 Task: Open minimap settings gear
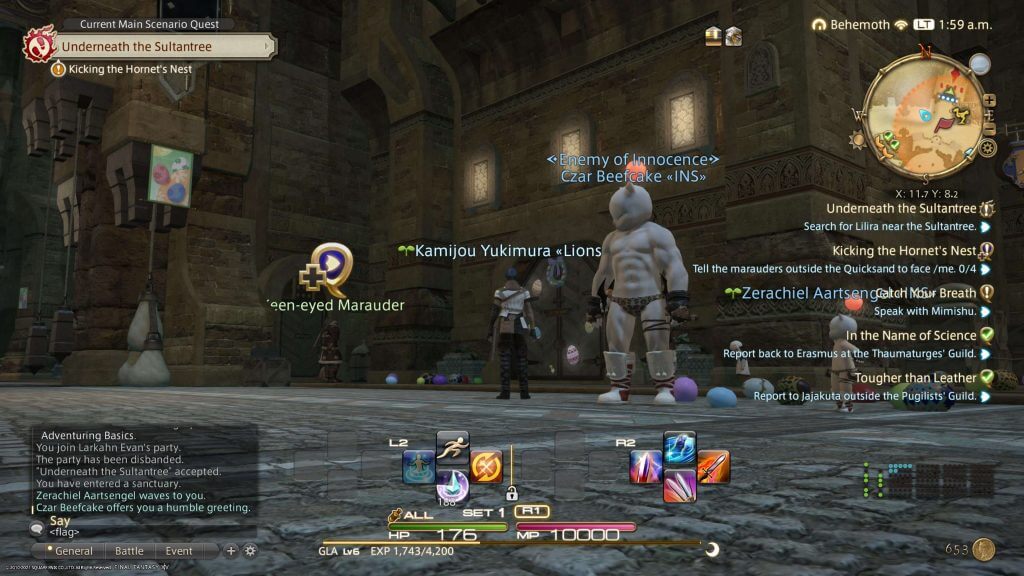coord(987,148)
